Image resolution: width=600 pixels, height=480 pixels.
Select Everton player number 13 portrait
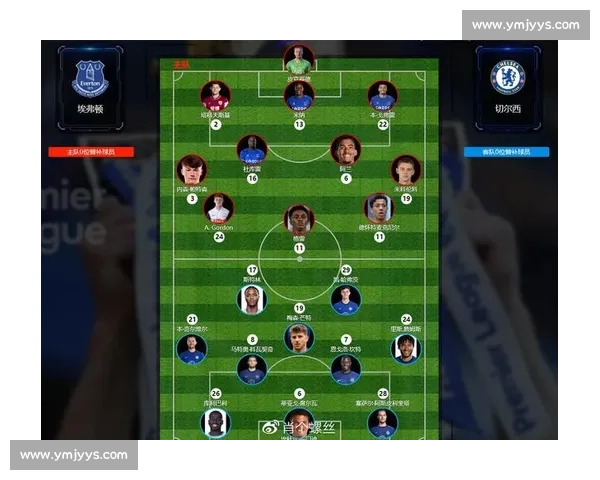pos(299,96)
